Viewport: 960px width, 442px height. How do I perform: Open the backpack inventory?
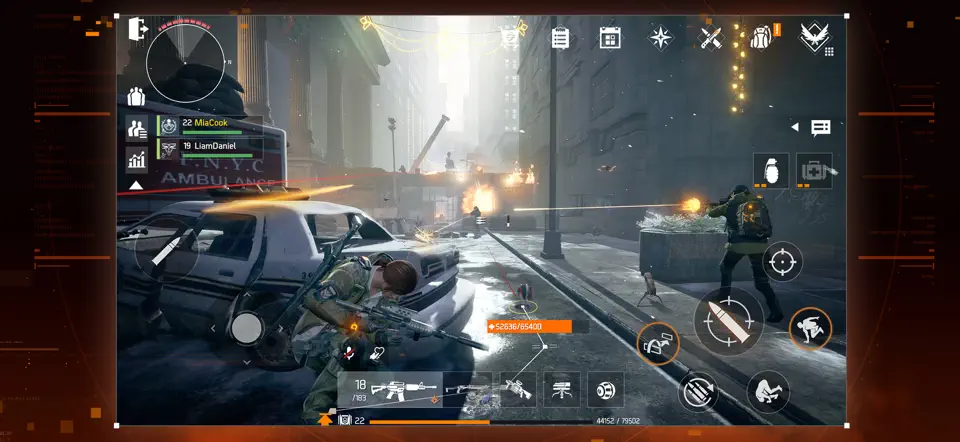tap(761, 38)
